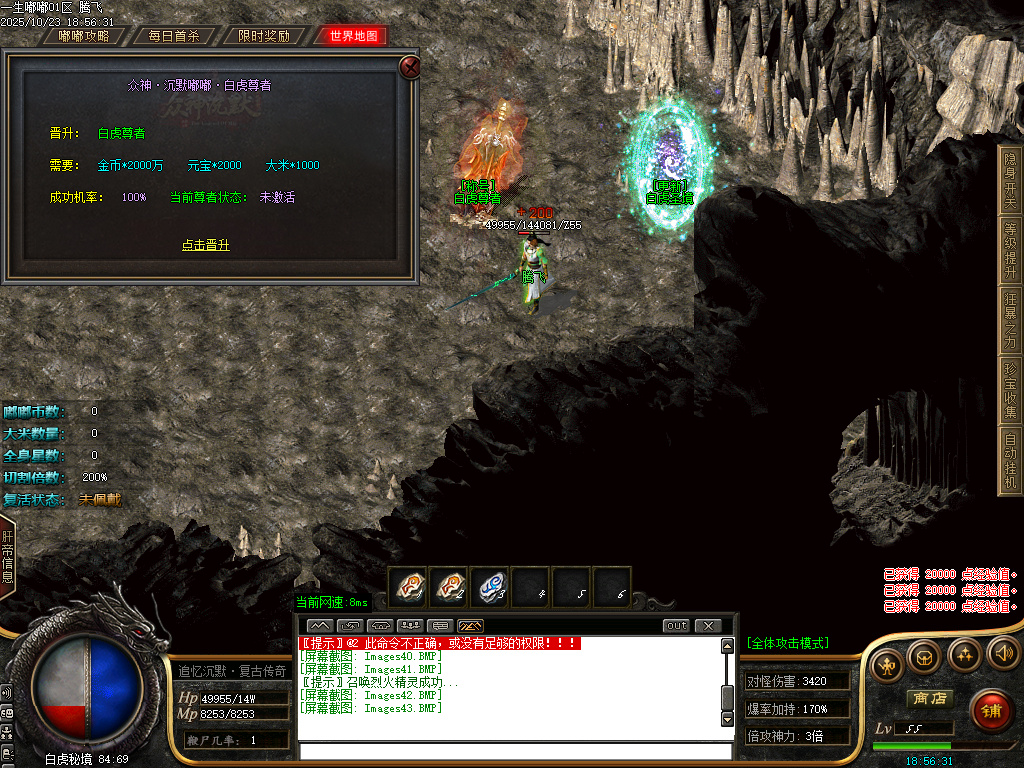Close the 白虎尊者 promotion panel
This screenshot has height=768, width=1024.
click(409, 67)
